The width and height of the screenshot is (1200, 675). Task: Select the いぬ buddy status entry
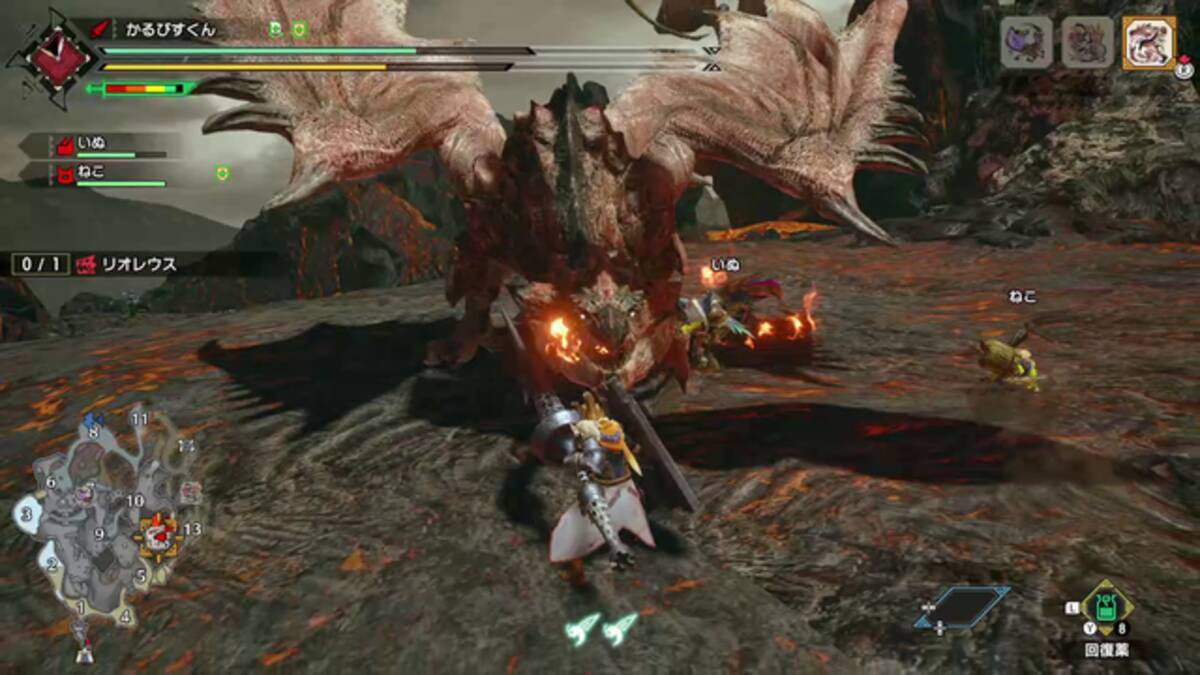click(95, 146)
